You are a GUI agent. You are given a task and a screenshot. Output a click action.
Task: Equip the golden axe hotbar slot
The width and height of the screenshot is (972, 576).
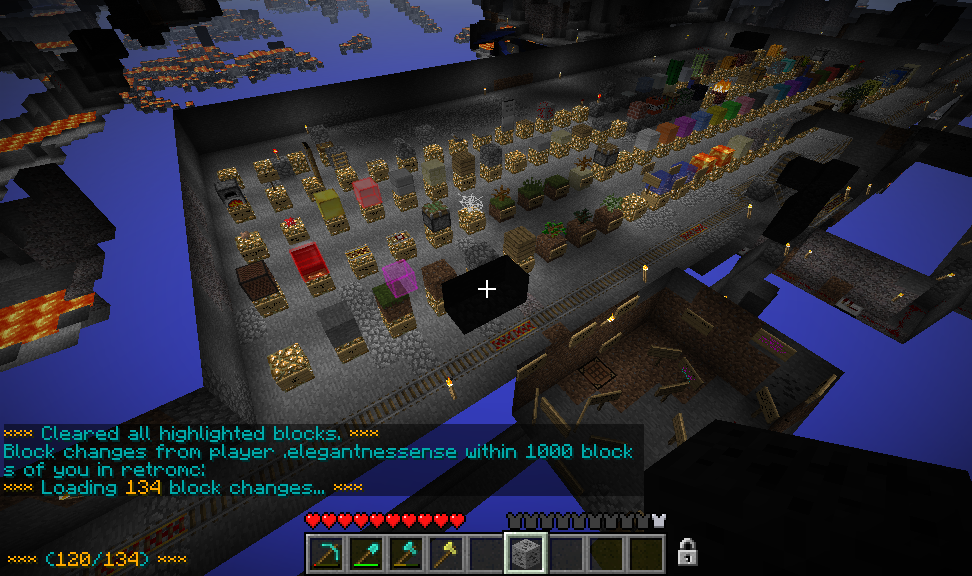click(445, 553)
